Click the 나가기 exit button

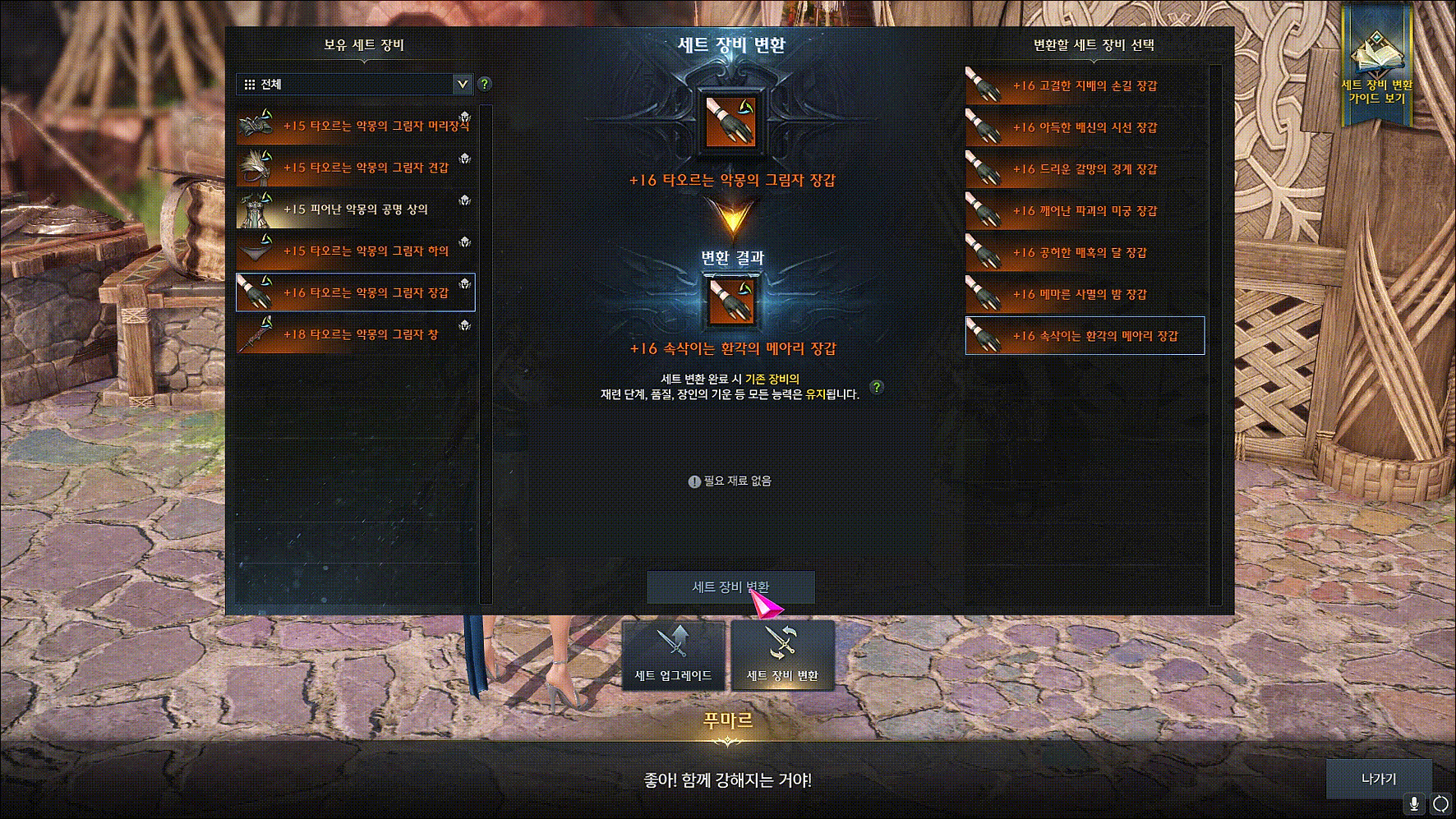1378,778
